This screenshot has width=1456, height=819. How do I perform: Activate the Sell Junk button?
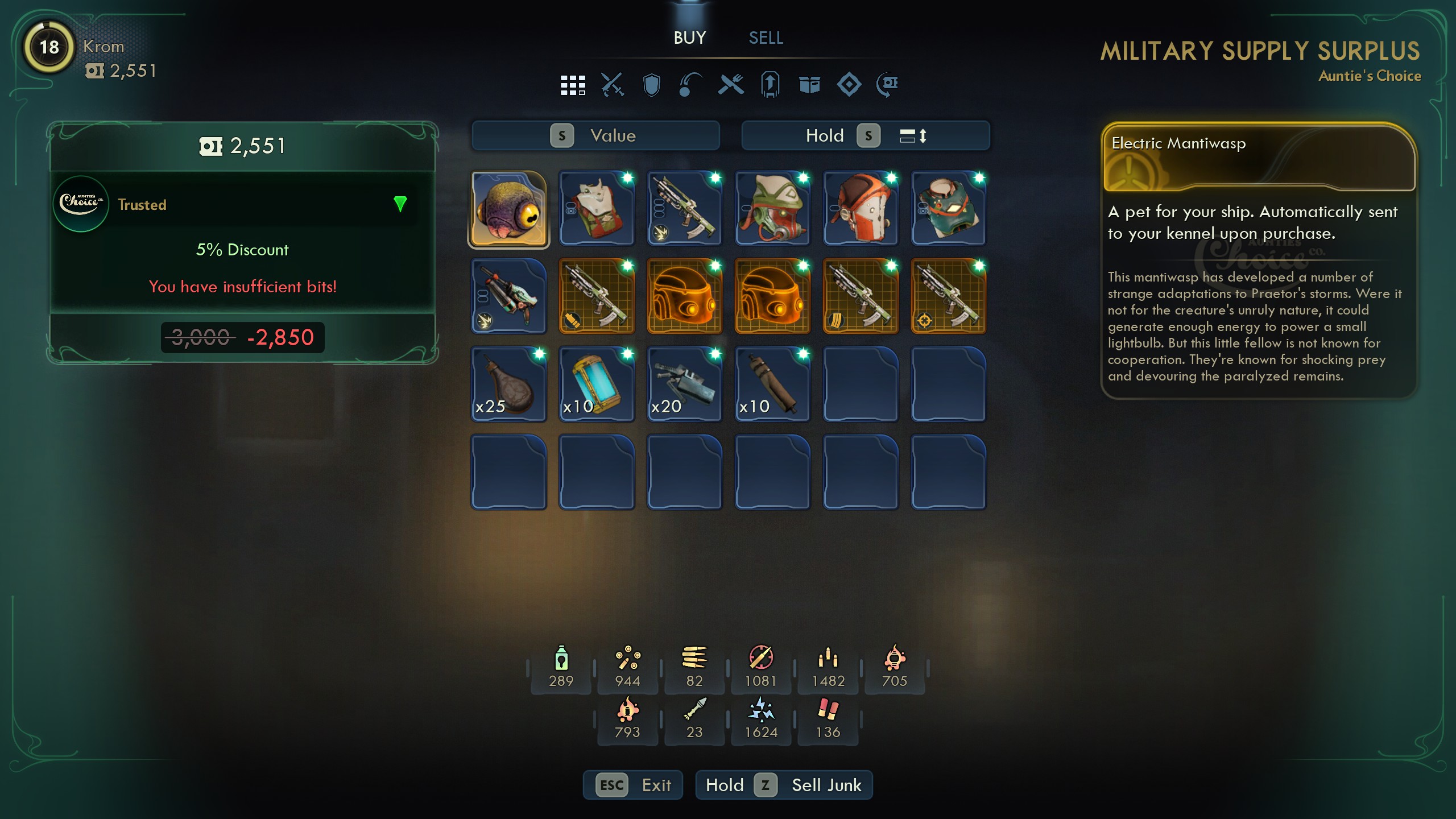pyautogui.click(x=784, y=785)
